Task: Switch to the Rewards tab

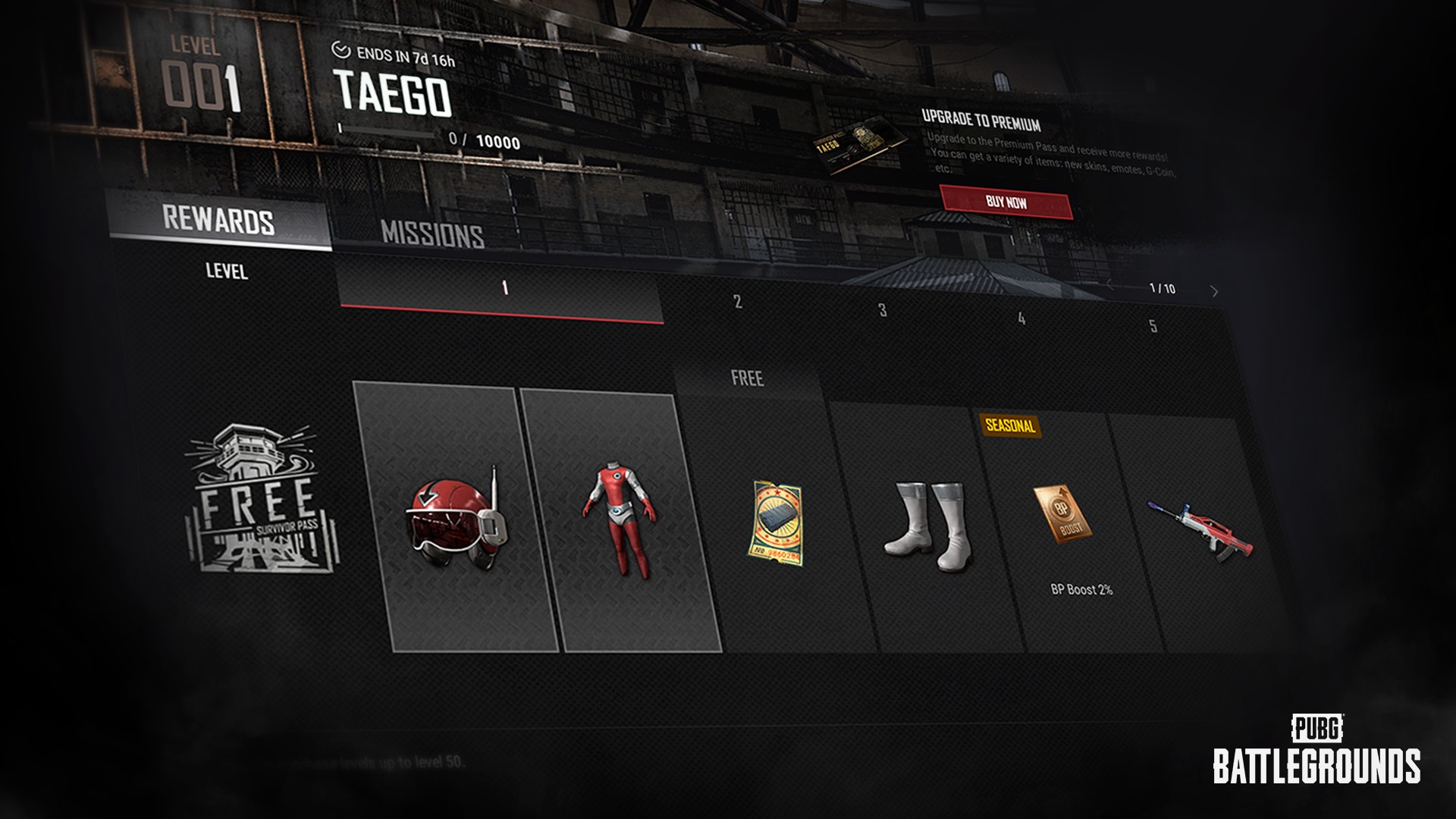Action: point(218,221)
